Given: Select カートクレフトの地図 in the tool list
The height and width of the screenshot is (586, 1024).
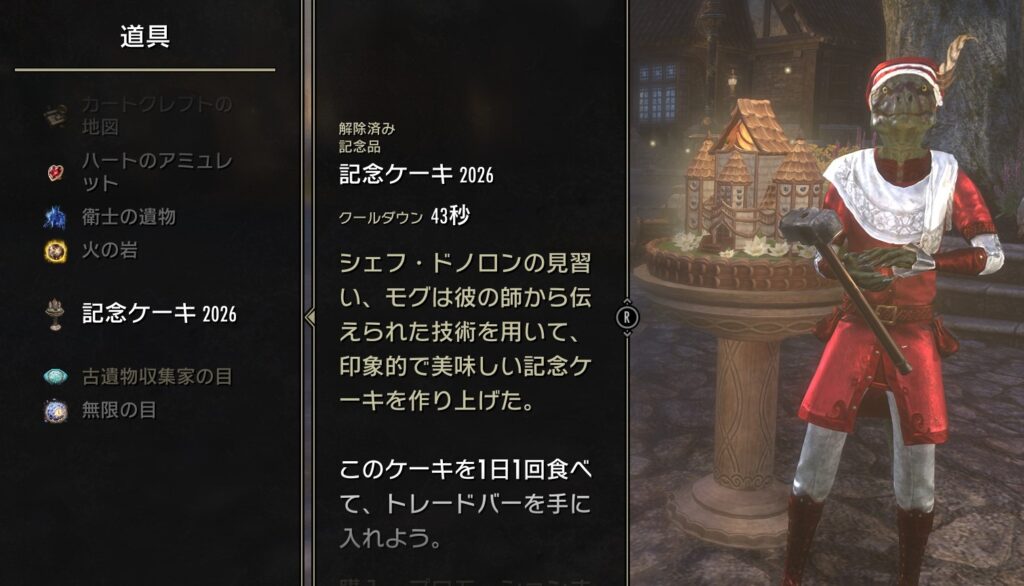Looking at the screenshot, I should click(156, 115).
